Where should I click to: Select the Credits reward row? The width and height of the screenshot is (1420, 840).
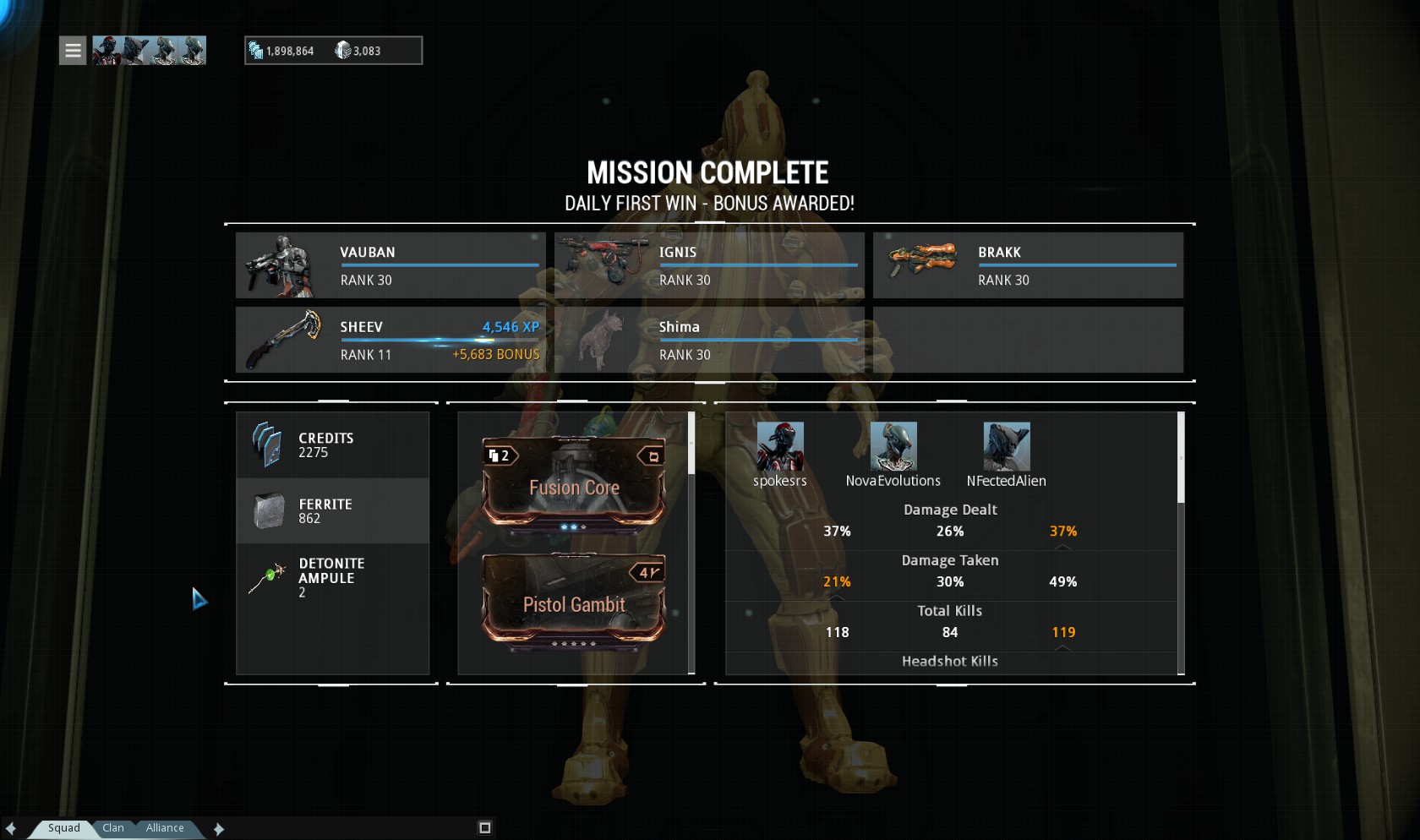(x=332, y=445)
